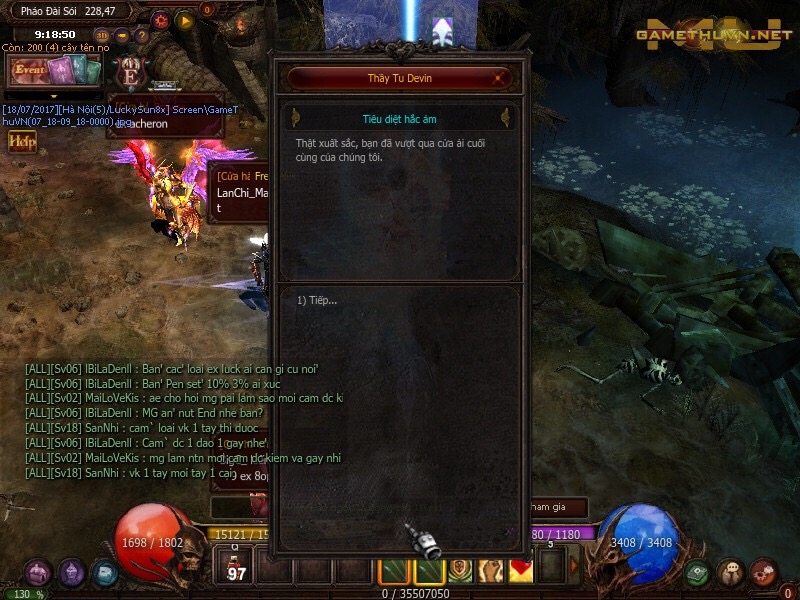Image resolution: width=800 pixels, height=600 pixels.
Task: Open the E shield emblem menu
Action: pos(129,74)
